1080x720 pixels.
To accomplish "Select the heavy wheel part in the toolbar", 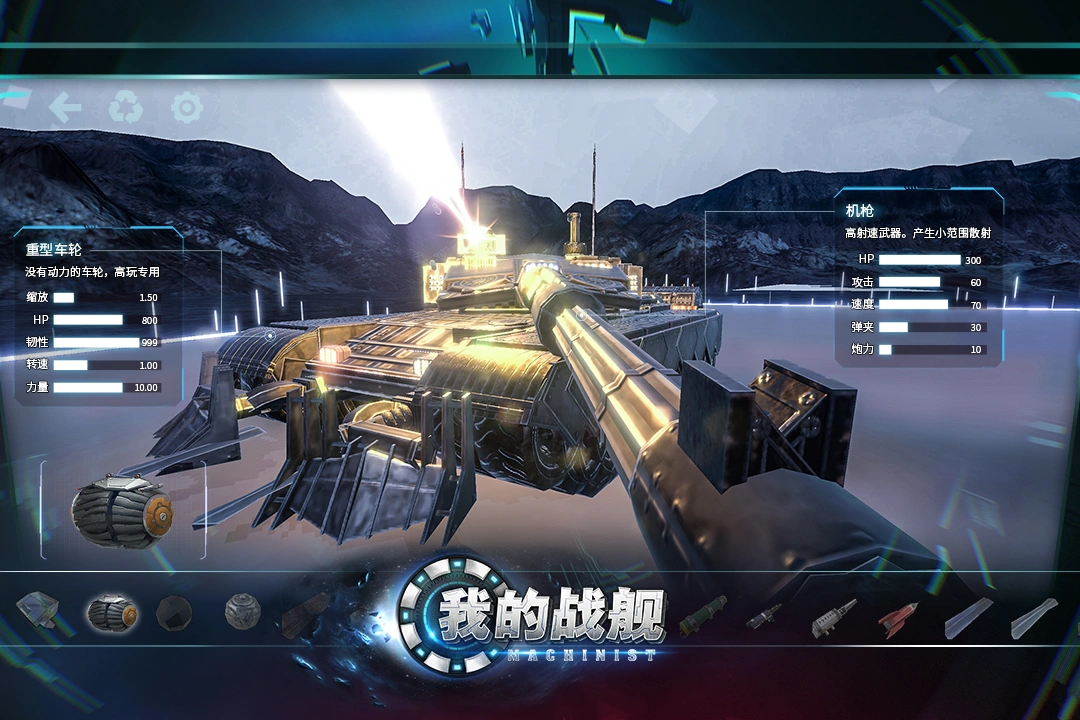I will (x=111, y=613).
